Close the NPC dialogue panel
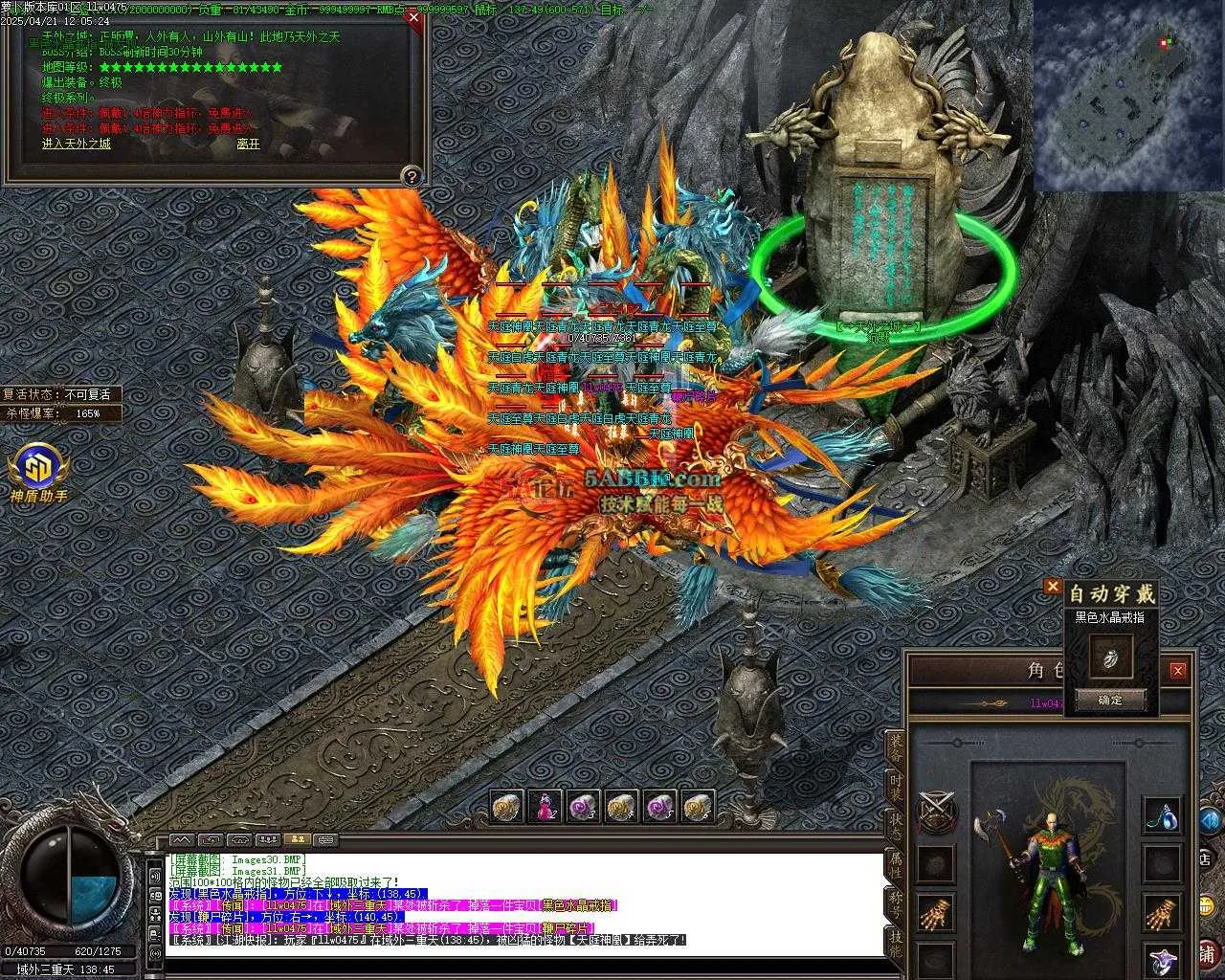This screenshot has height=980, width=1225. pyautogui.click(x=413, y=16)
